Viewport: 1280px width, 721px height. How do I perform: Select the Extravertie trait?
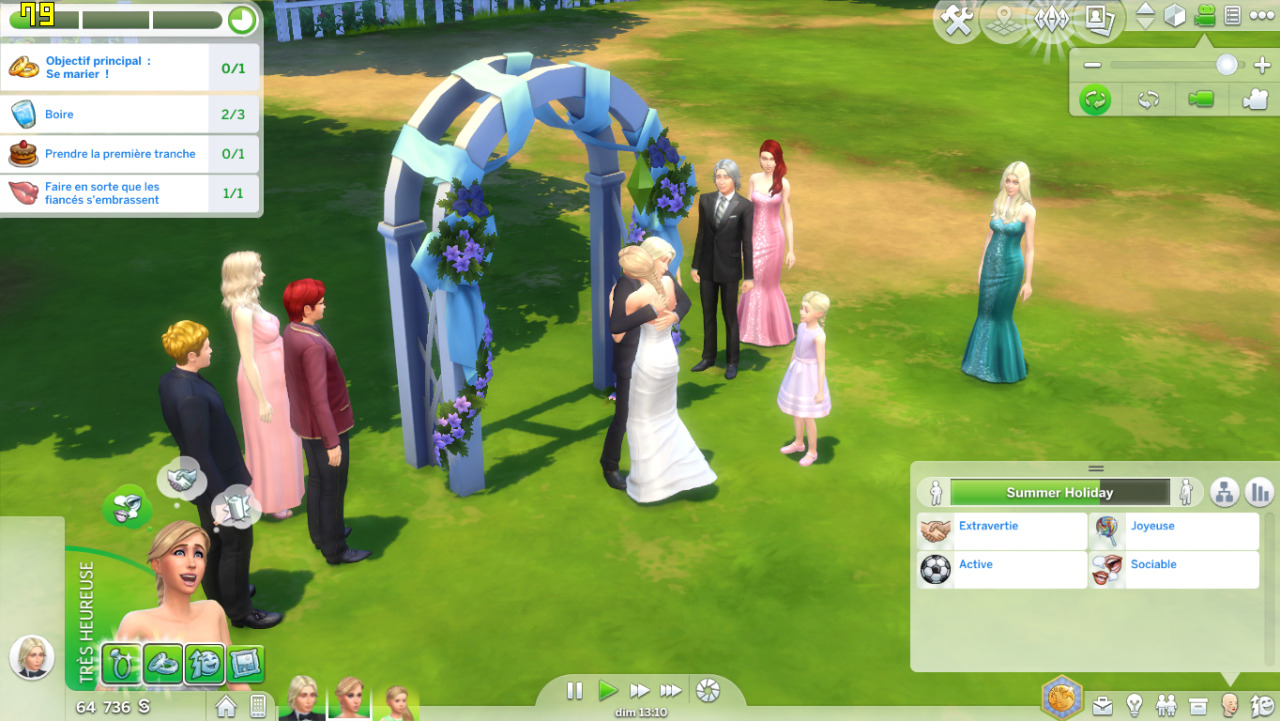[x=1002, y=531]
